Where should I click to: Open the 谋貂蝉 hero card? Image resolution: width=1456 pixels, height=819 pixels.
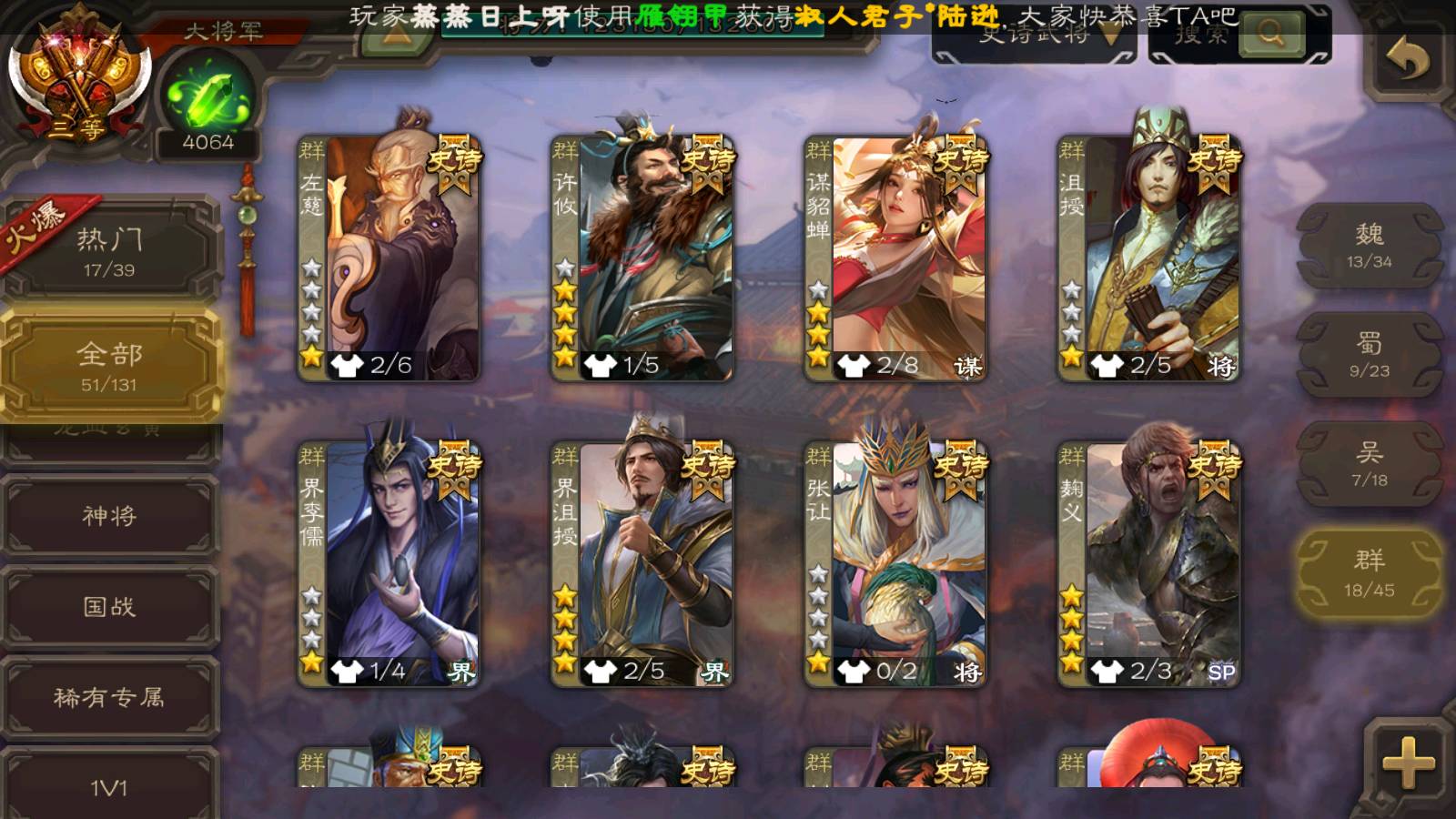[x=895, y=257]
